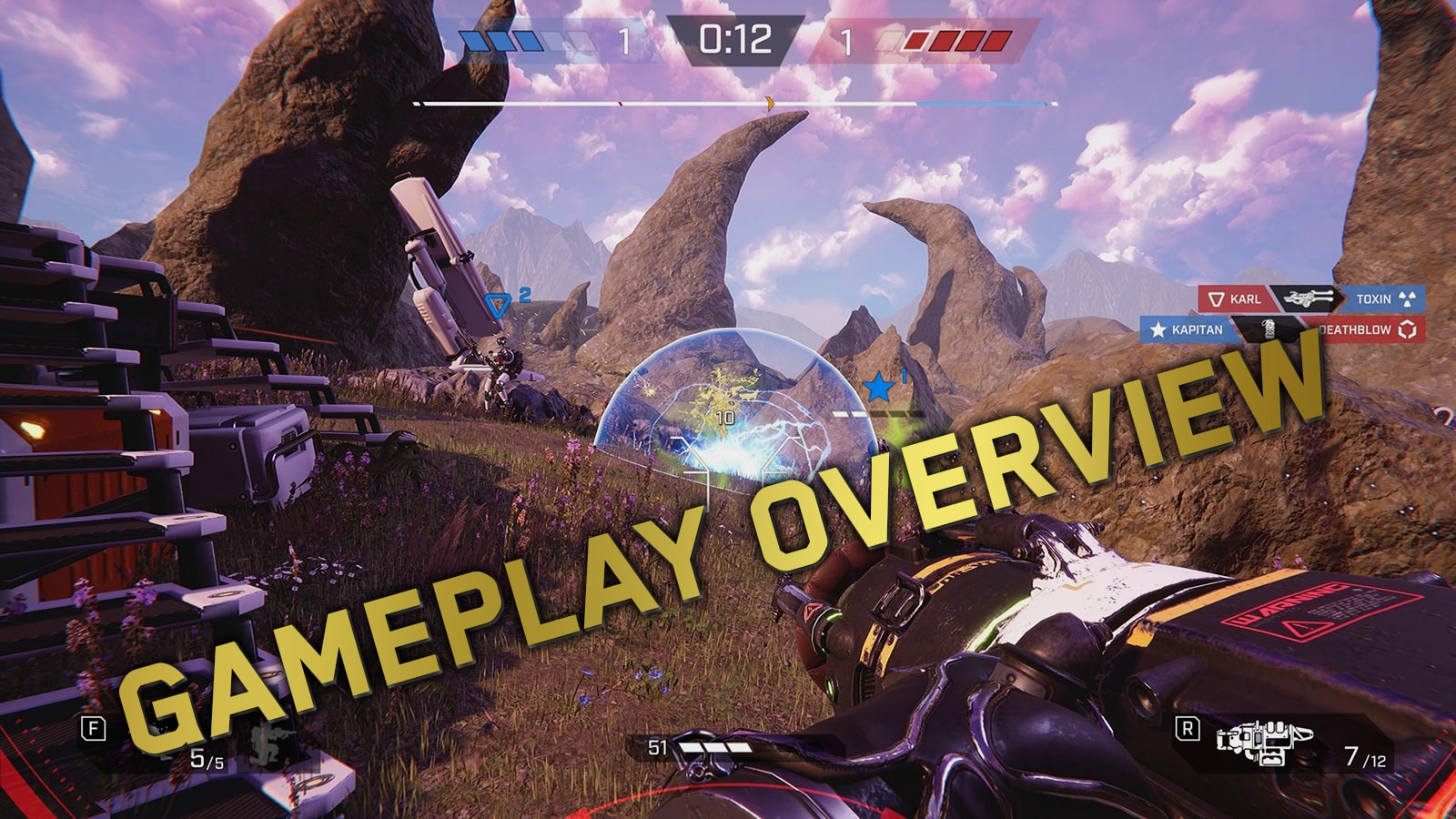Click the yellow arrow marker on the compass bar
The height and width of the screenshot is (819, 1456).
pyautogui.click(x=772, y=103)
